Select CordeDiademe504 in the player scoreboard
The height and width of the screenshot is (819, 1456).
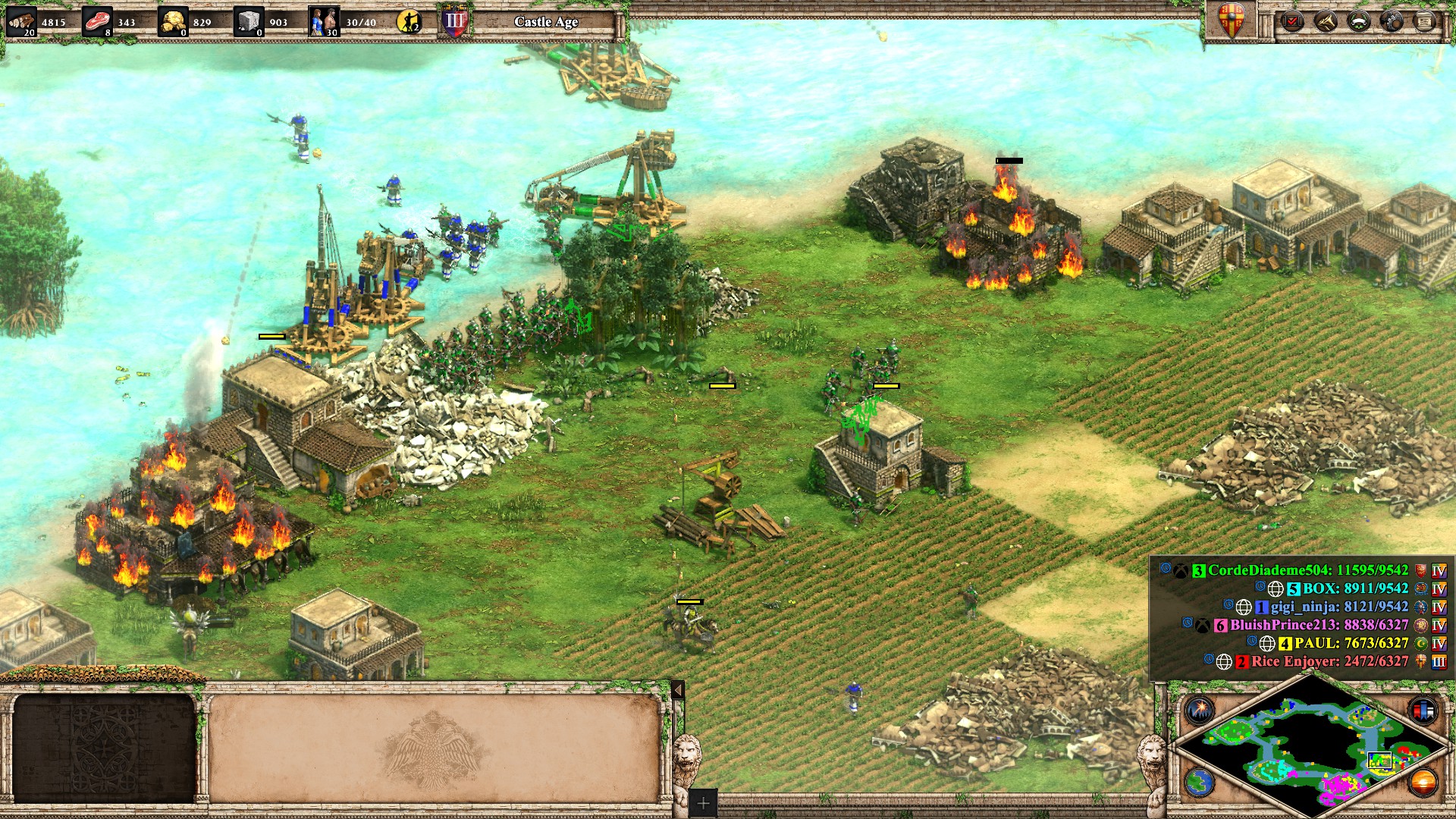(1307, 570)
